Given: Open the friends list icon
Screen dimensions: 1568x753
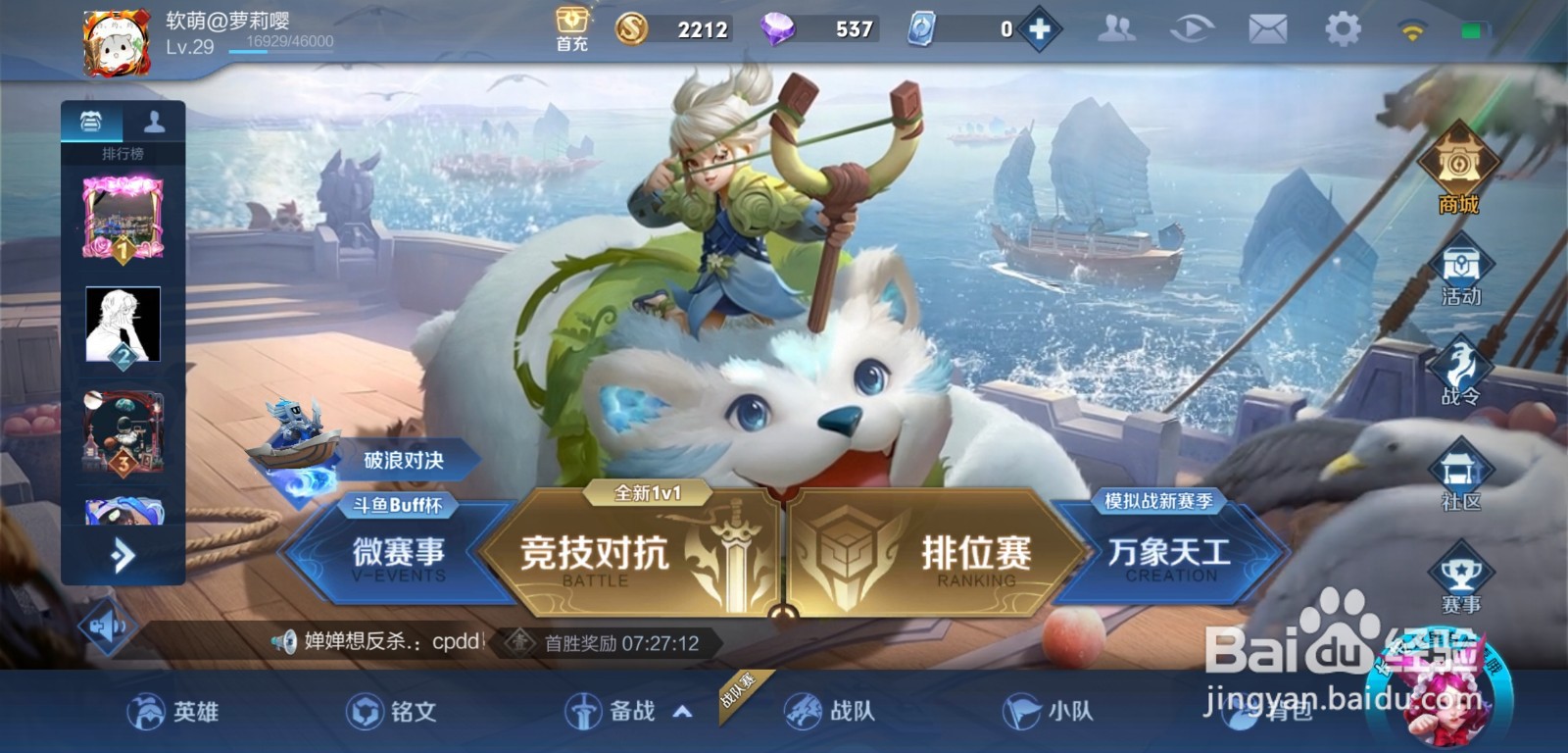Looking at the screenshot, I should (x=1117, y=27).
